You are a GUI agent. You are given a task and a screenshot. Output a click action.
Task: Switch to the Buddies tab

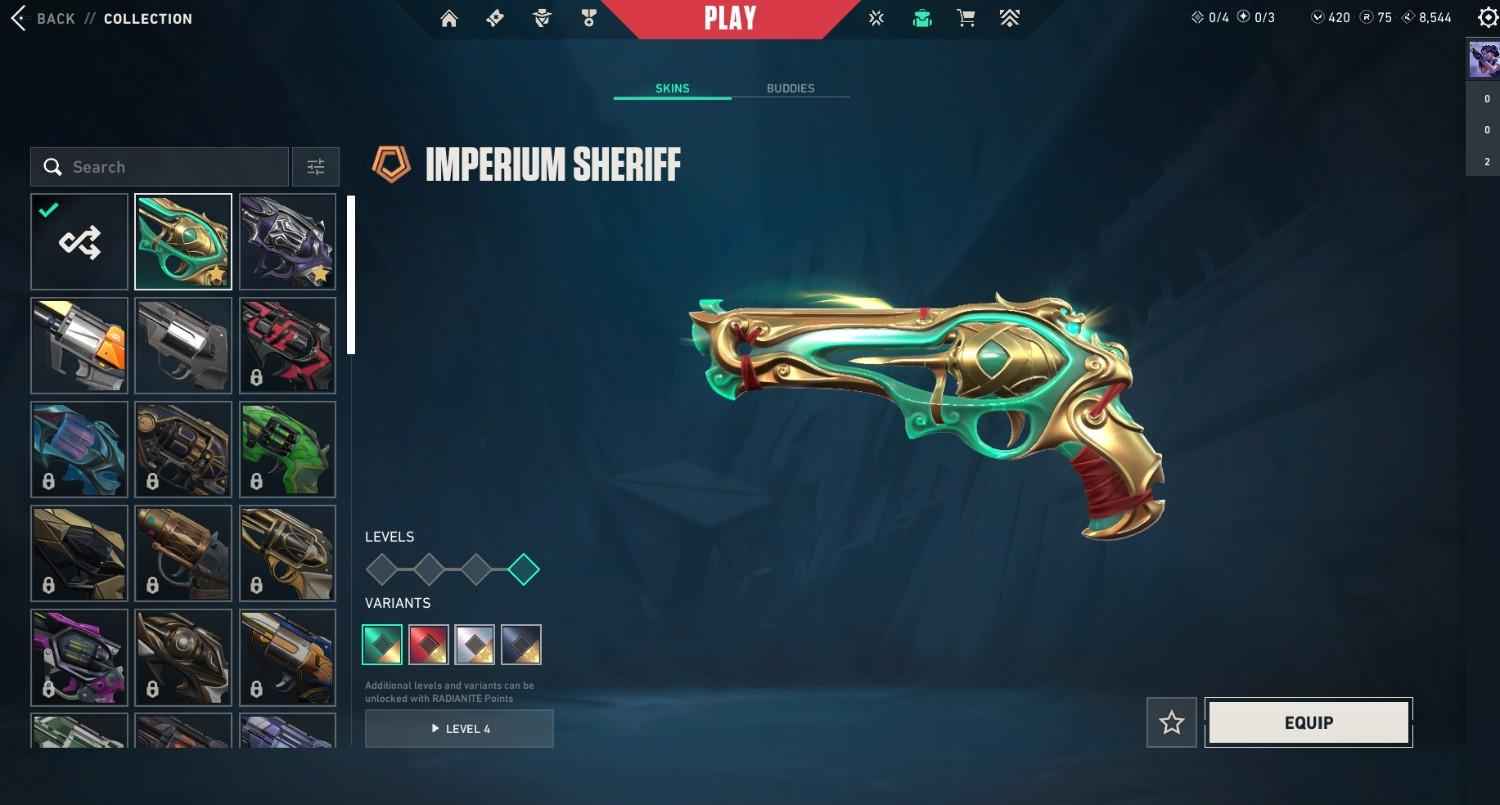(x=790, y=88)
